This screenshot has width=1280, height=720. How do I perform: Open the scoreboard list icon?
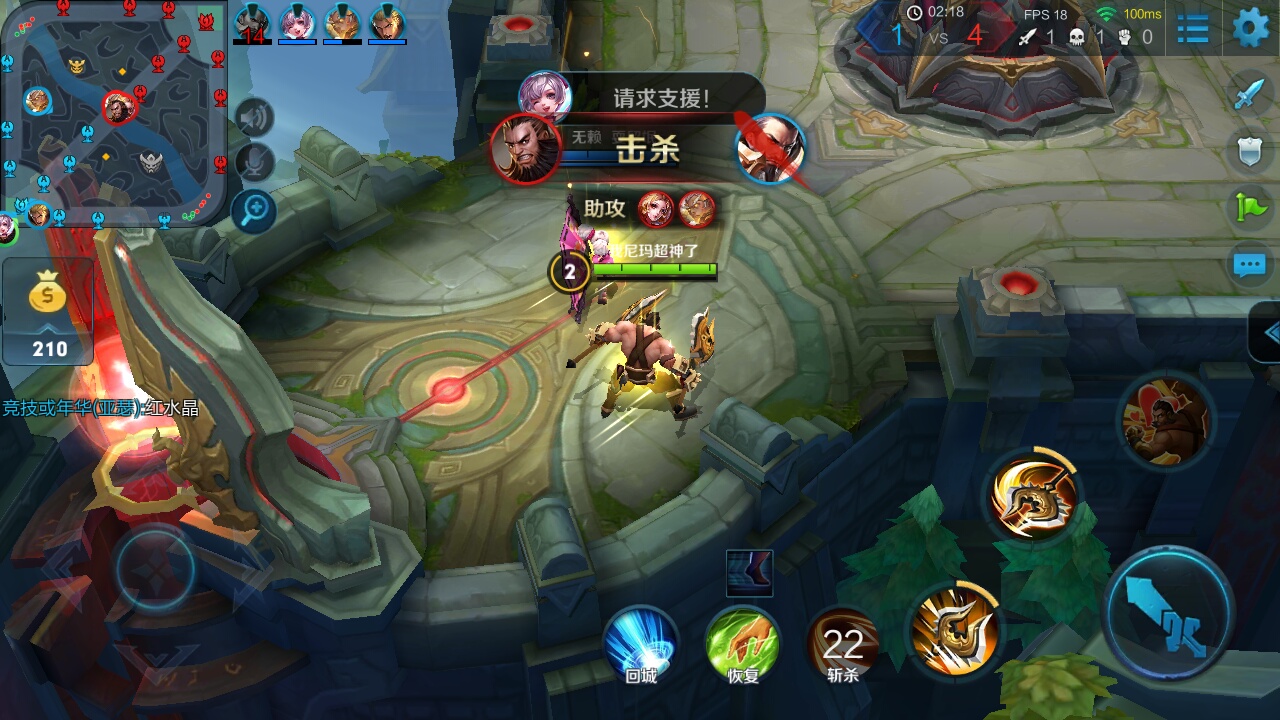(1193, 29)
